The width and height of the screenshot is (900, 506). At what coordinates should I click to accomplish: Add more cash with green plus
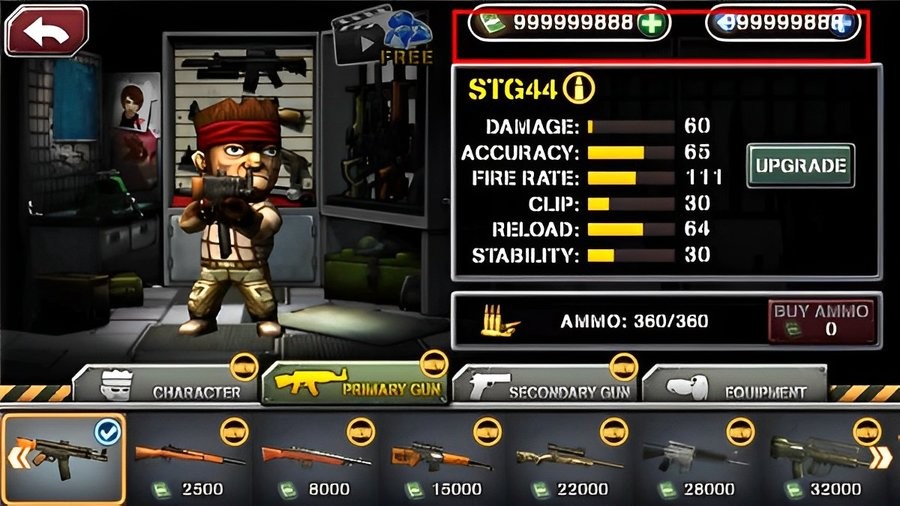tap(651, 23)
